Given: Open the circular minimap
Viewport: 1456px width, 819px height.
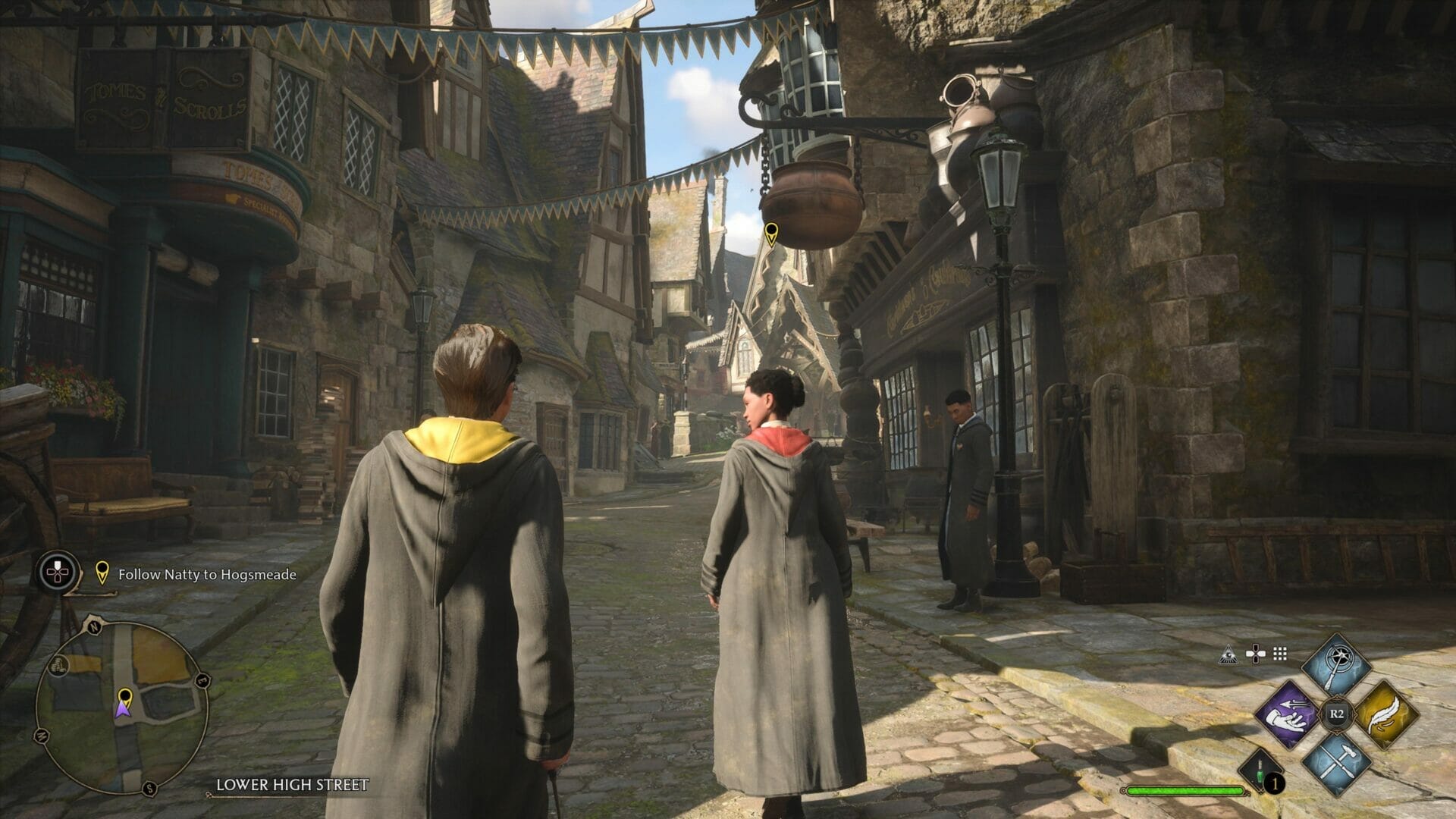Looking at the screenshot, I should pyautogui.click(x=122, y=708).
